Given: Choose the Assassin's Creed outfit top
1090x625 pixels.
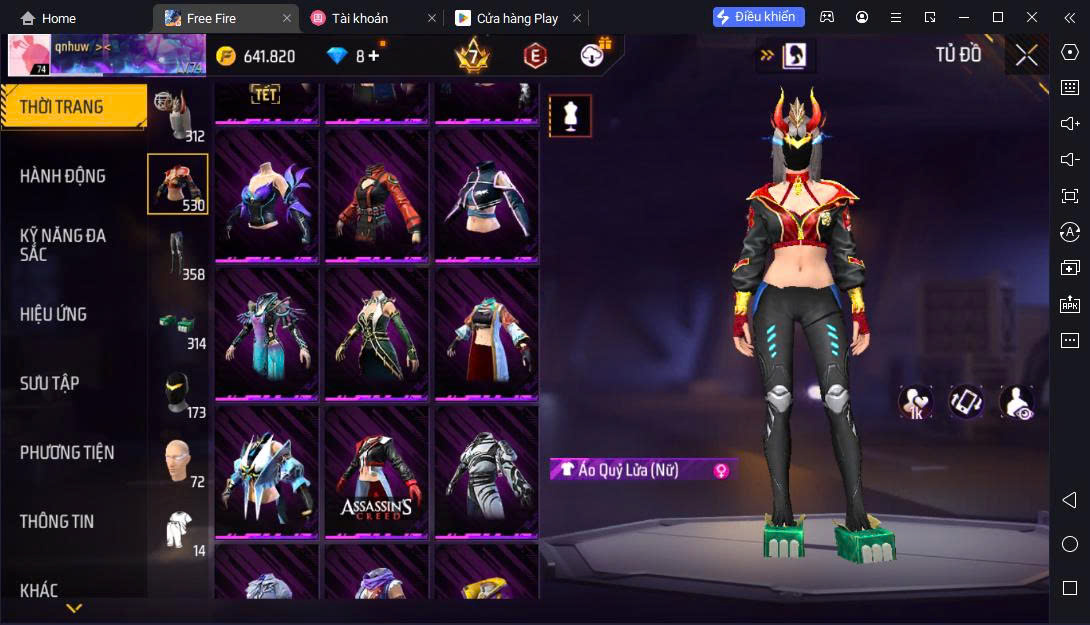Looking at the screenshot, I should (376, 472).
